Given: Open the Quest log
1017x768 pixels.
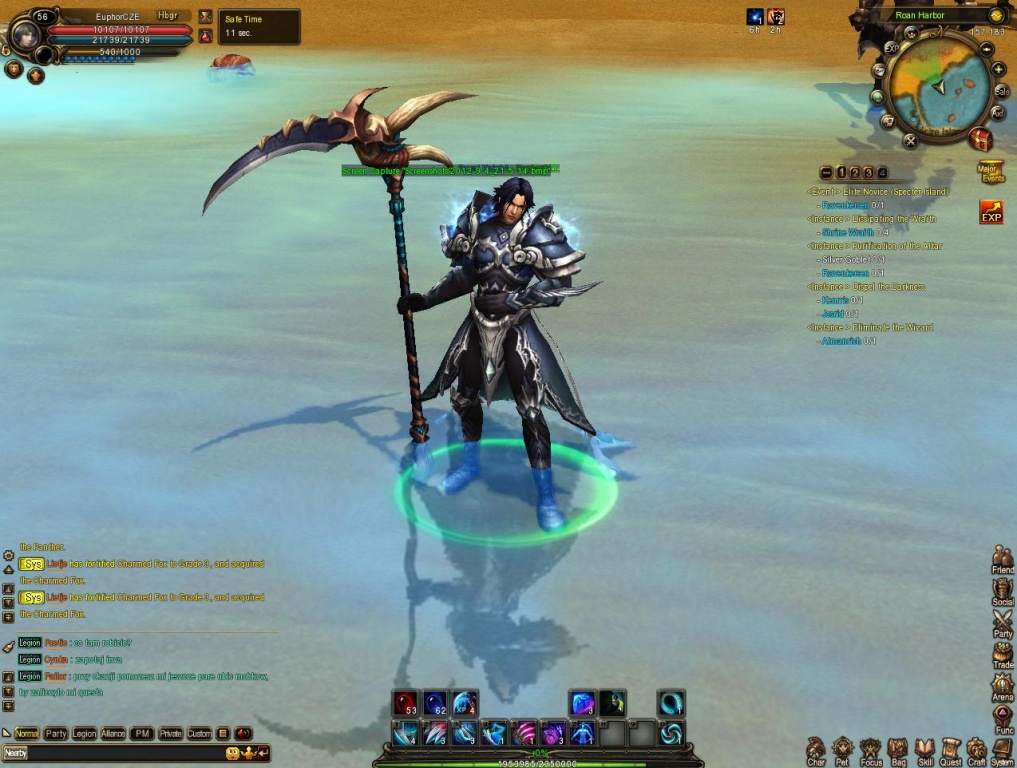Looking at the screenshot, I should [951, 749].
